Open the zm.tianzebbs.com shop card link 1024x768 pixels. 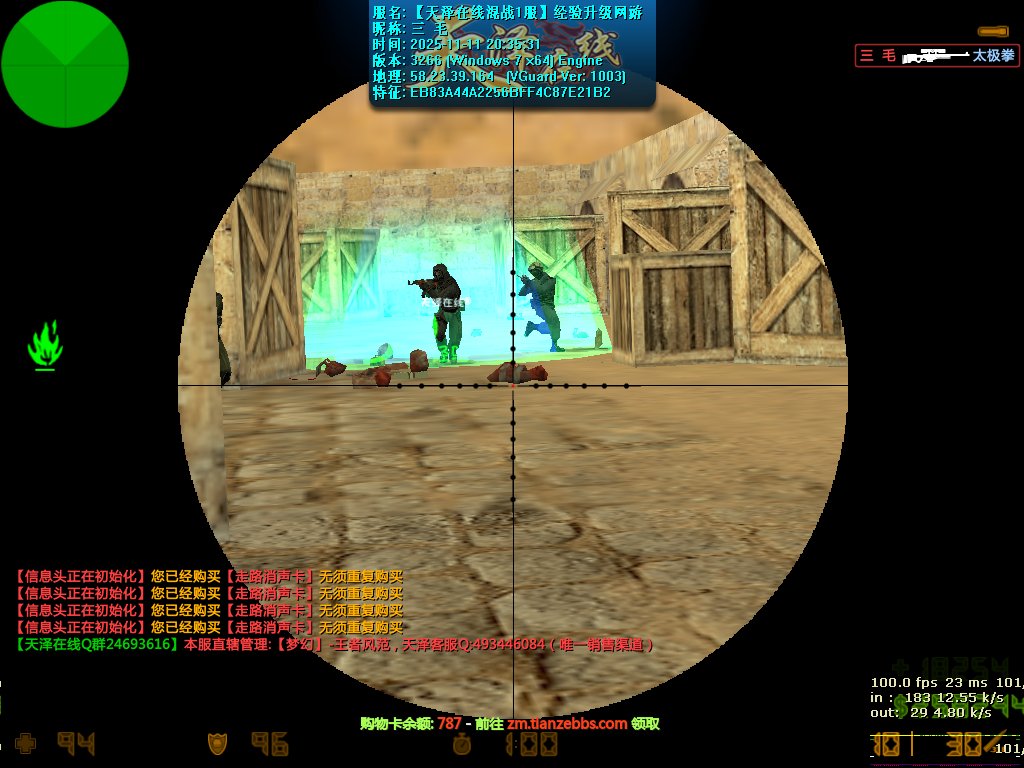(567, 723)
